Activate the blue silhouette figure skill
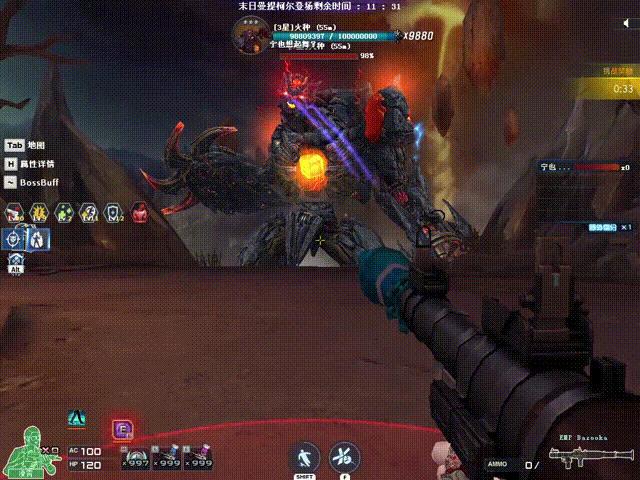Screen dimensions: 640x480 coord(36,239)
